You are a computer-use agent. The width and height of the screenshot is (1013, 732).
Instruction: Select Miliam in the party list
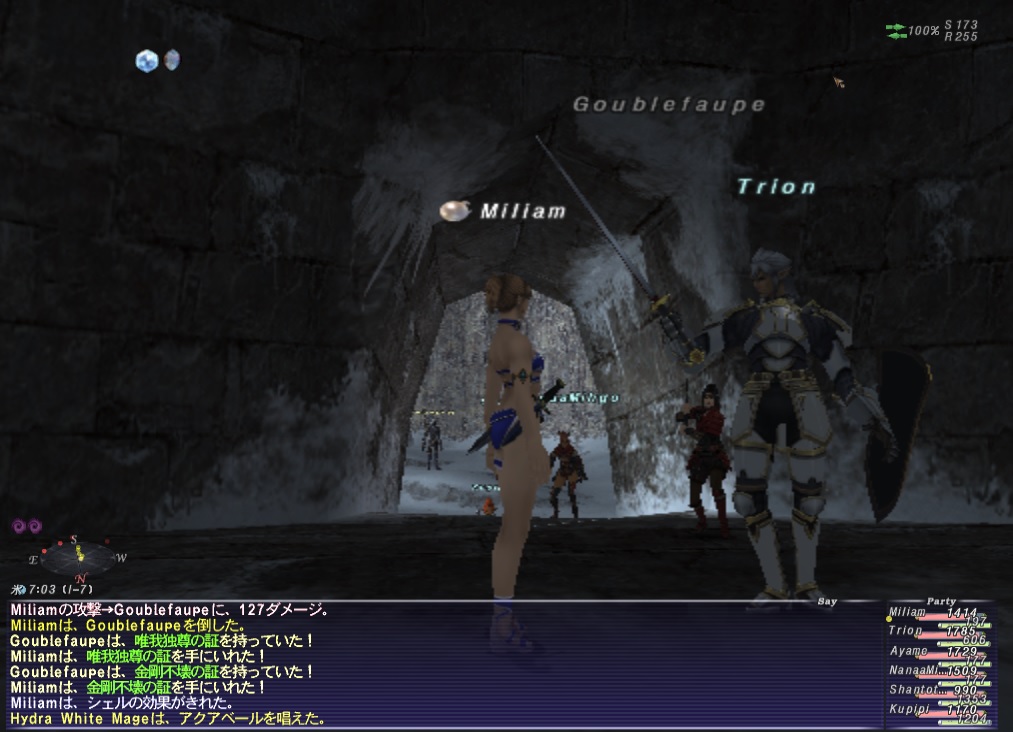(907, 612)
